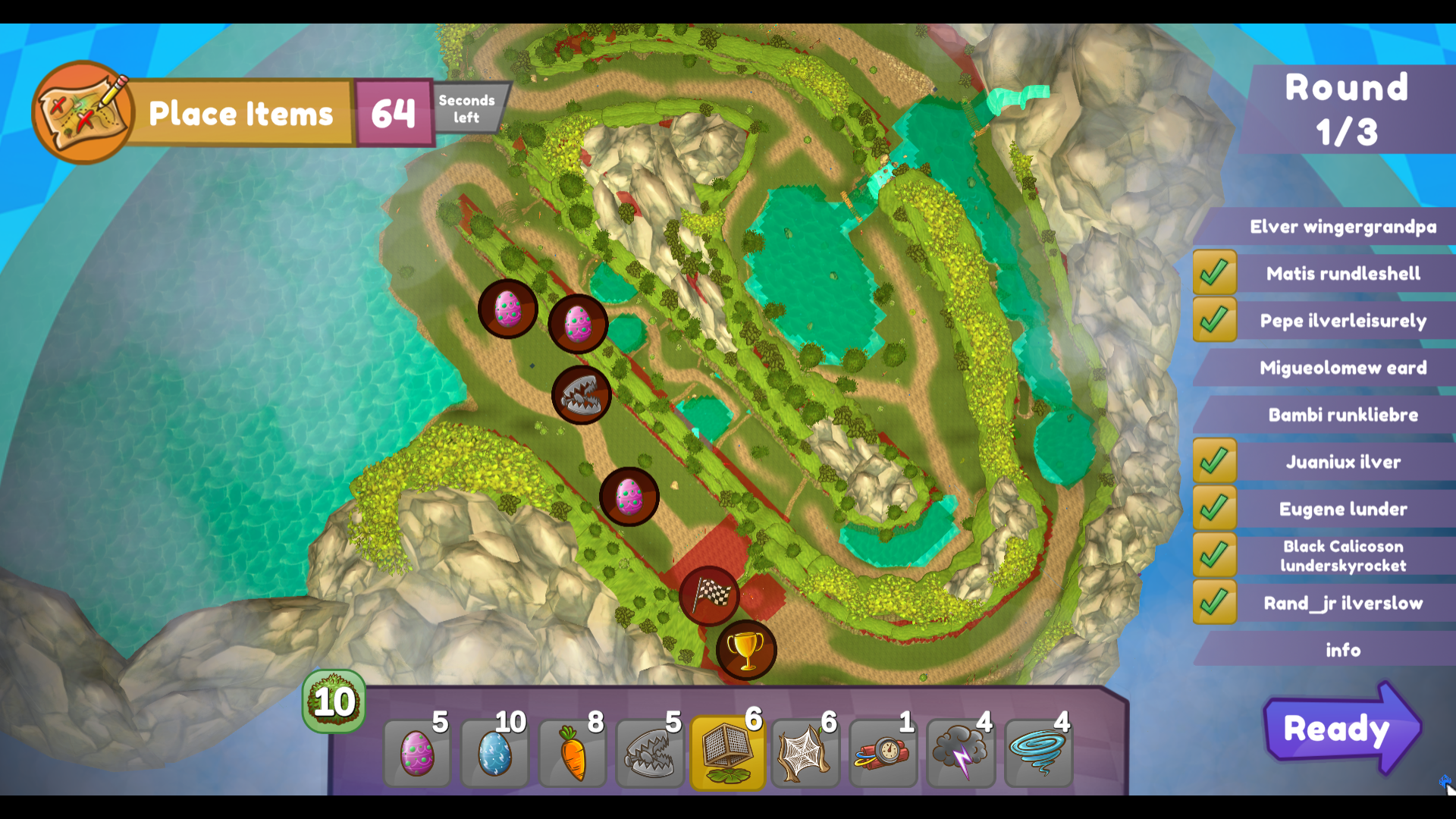1456x819 pixels.
Task: Click the placed bear trap marker
Action: tap(582, 395)
